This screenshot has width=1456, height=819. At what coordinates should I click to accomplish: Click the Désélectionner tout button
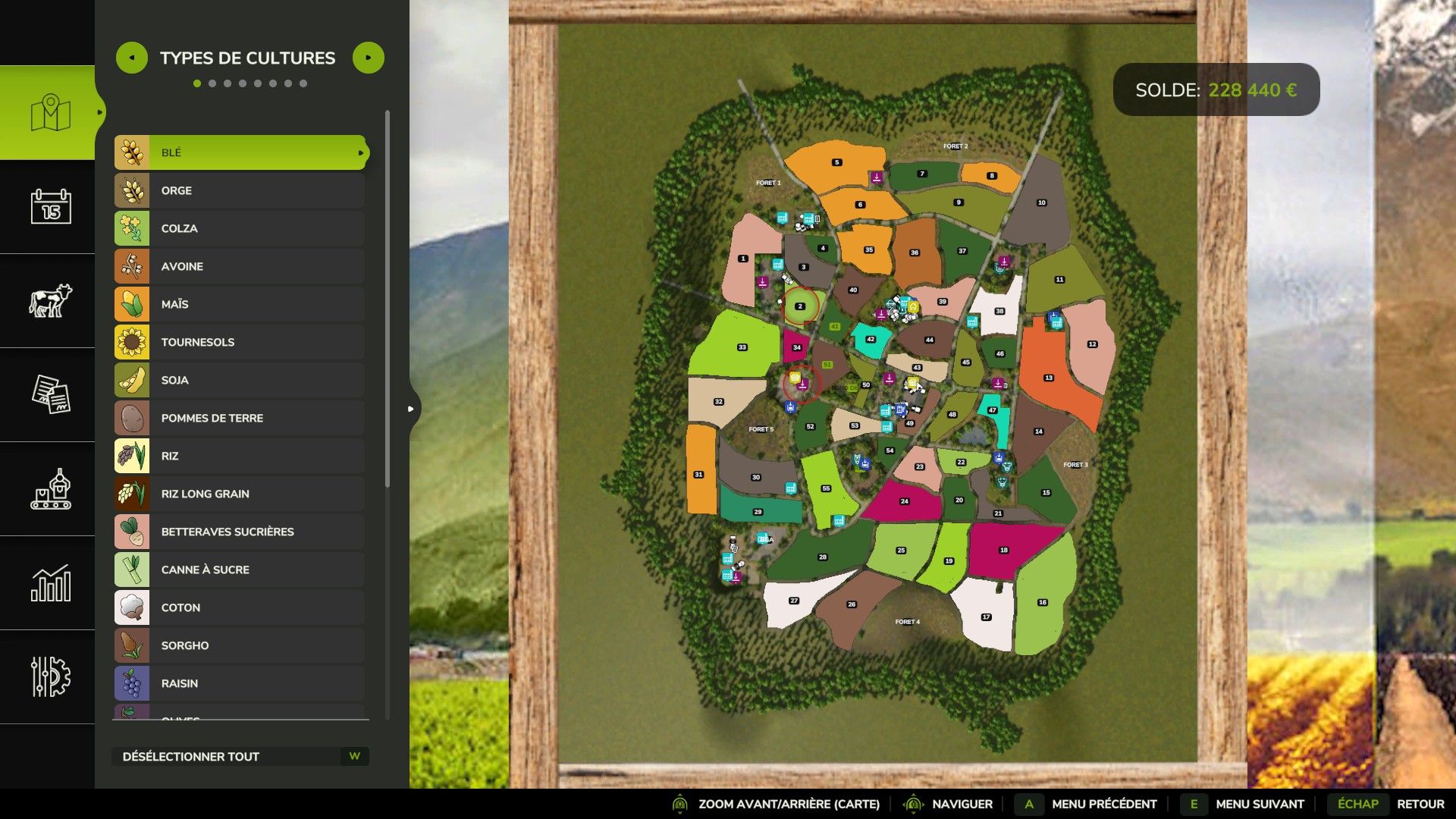[x=240, y=756]
